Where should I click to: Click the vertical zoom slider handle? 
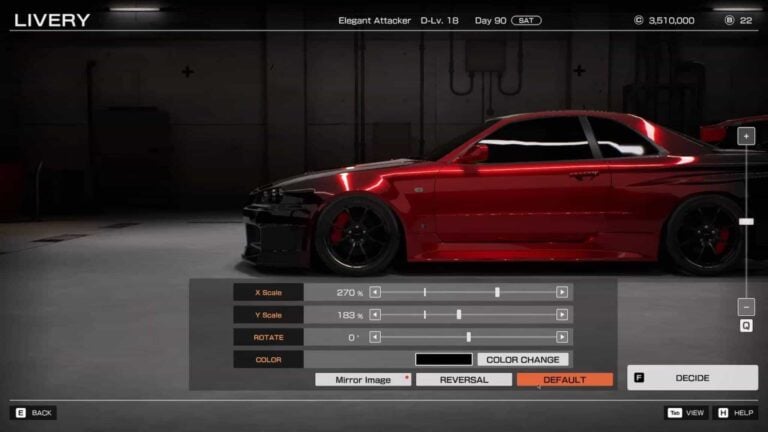point(746,221)
